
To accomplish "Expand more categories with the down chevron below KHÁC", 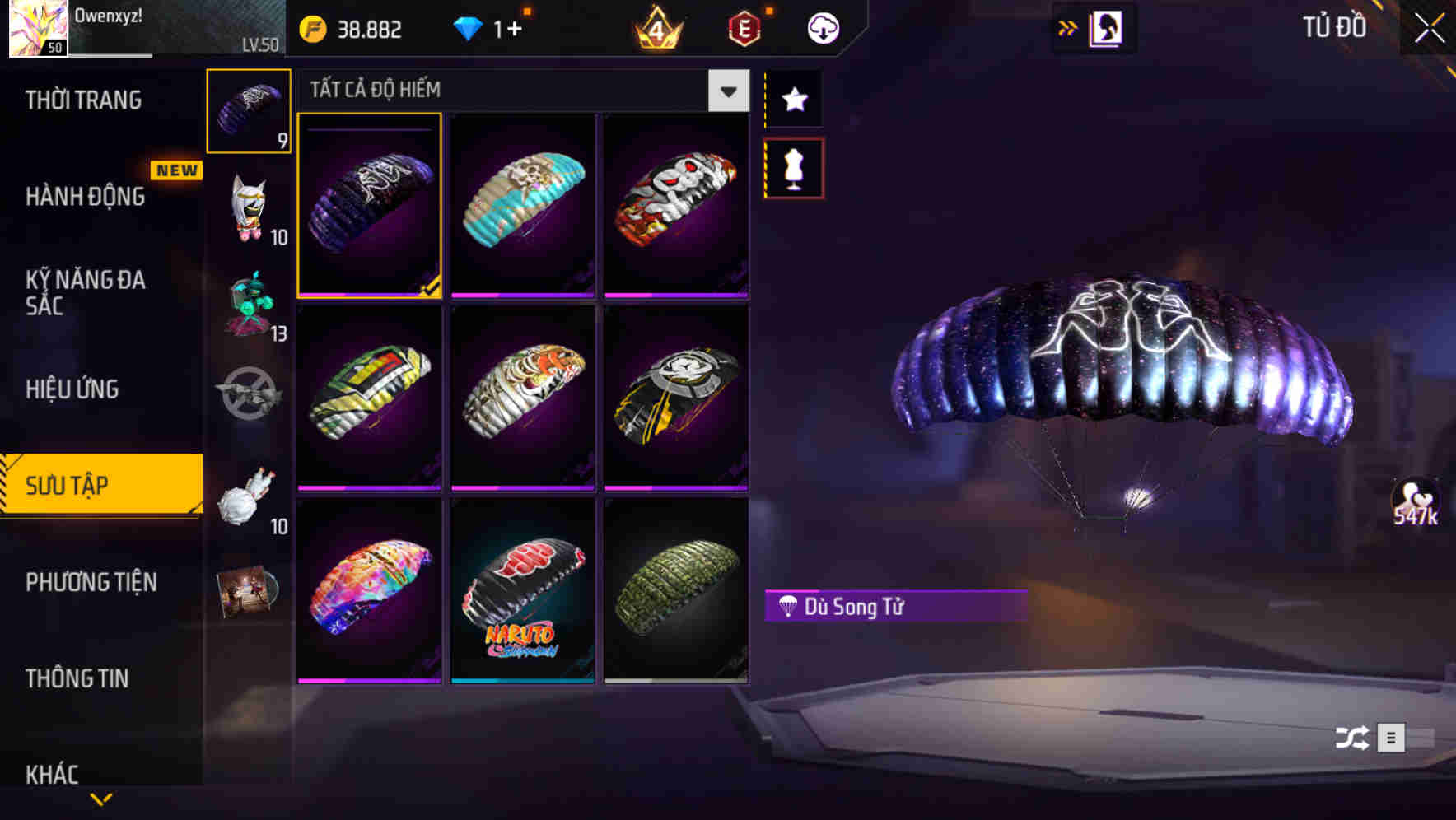I will (x=102, y=798).
